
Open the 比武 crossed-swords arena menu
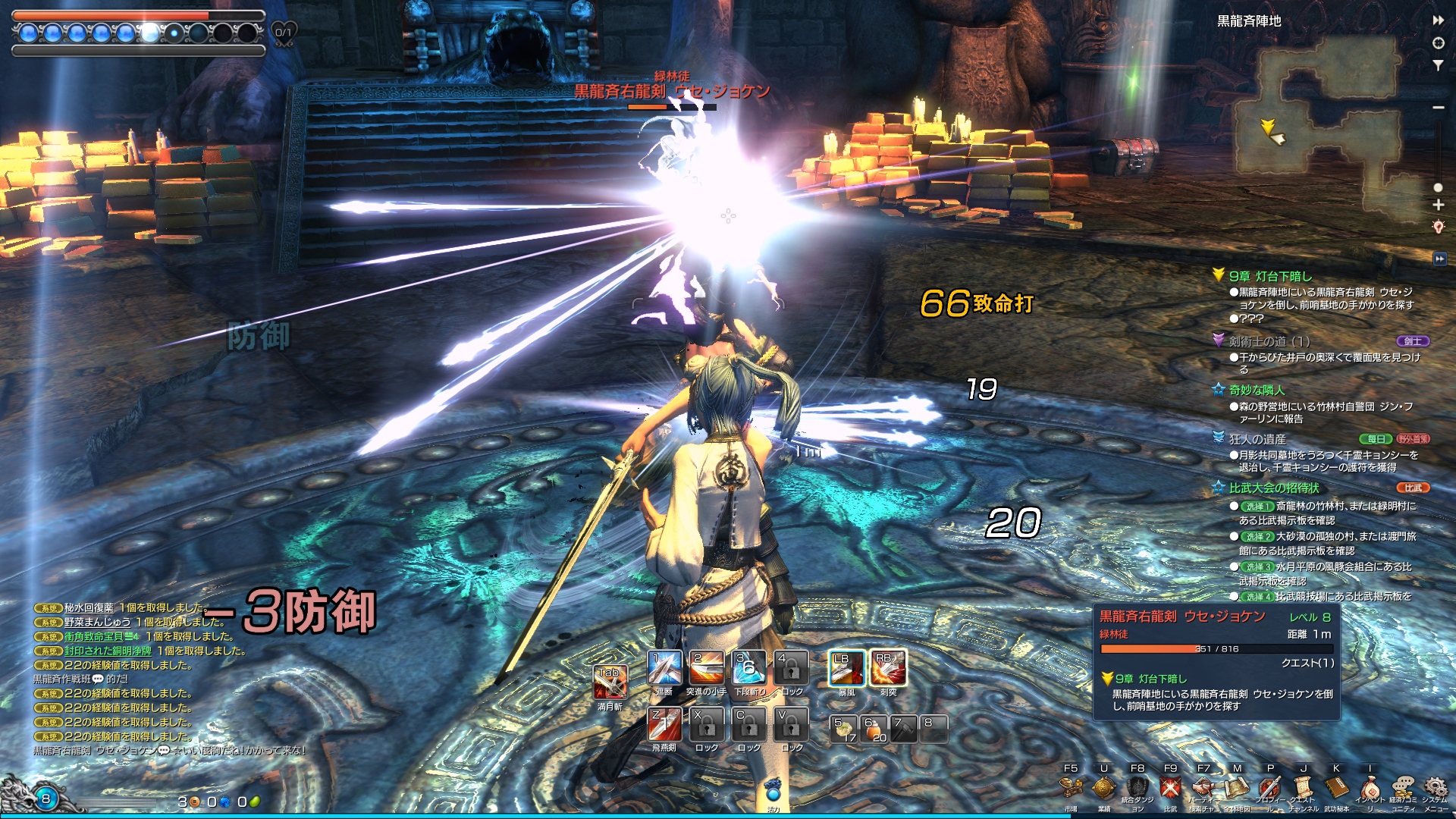1170,789
